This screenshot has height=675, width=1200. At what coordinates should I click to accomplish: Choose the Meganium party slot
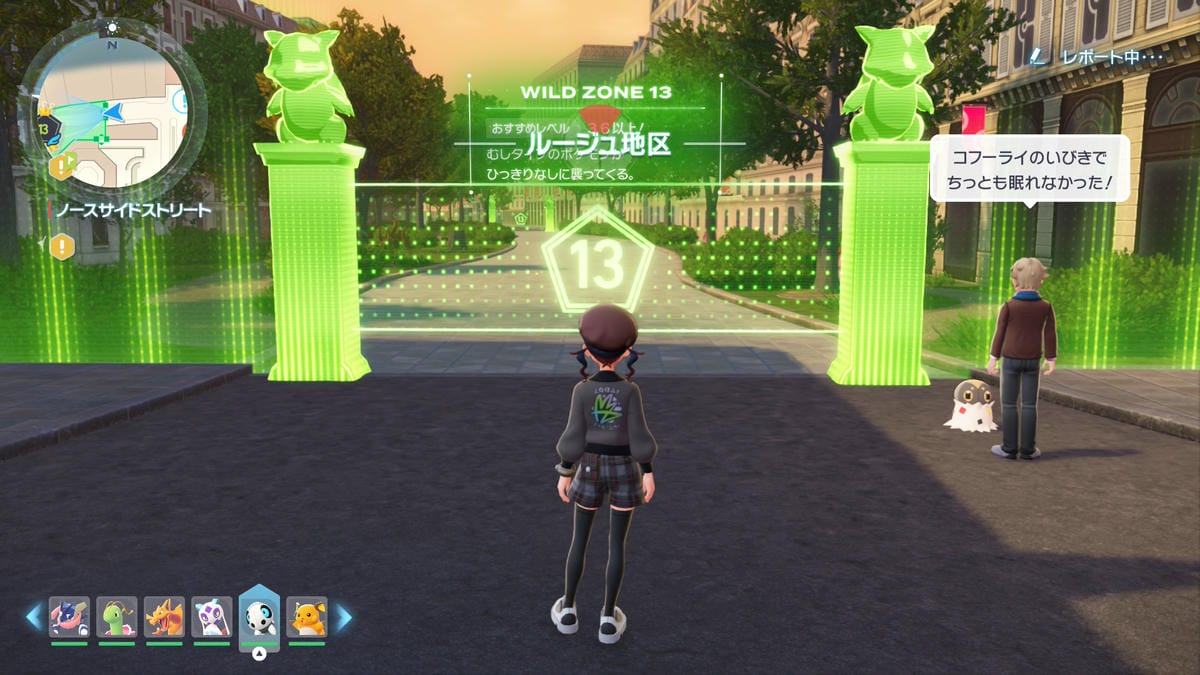click(117, 617)
